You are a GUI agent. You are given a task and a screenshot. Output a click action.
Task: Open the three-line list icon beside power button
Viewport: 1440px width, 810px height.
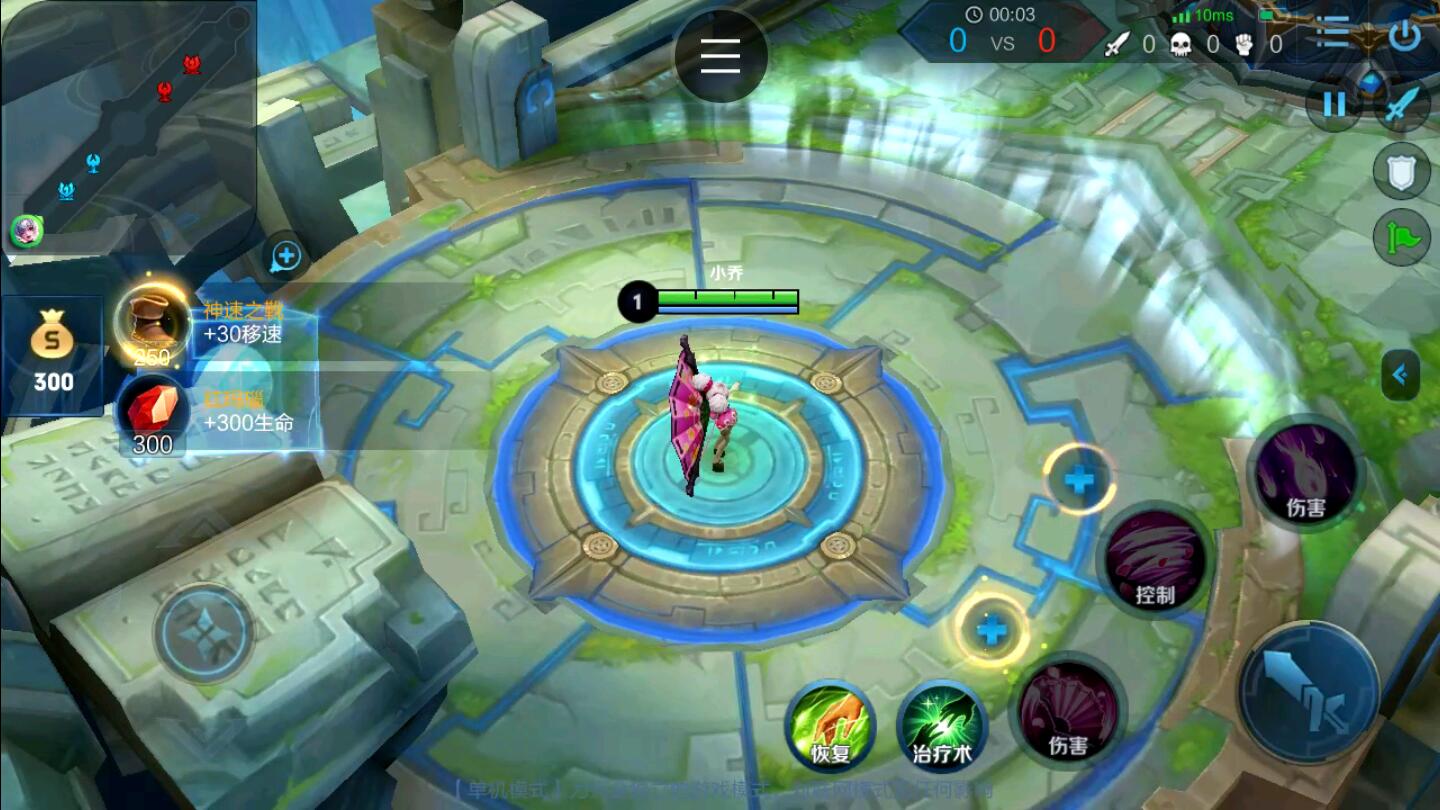(x=1333, y=33)
